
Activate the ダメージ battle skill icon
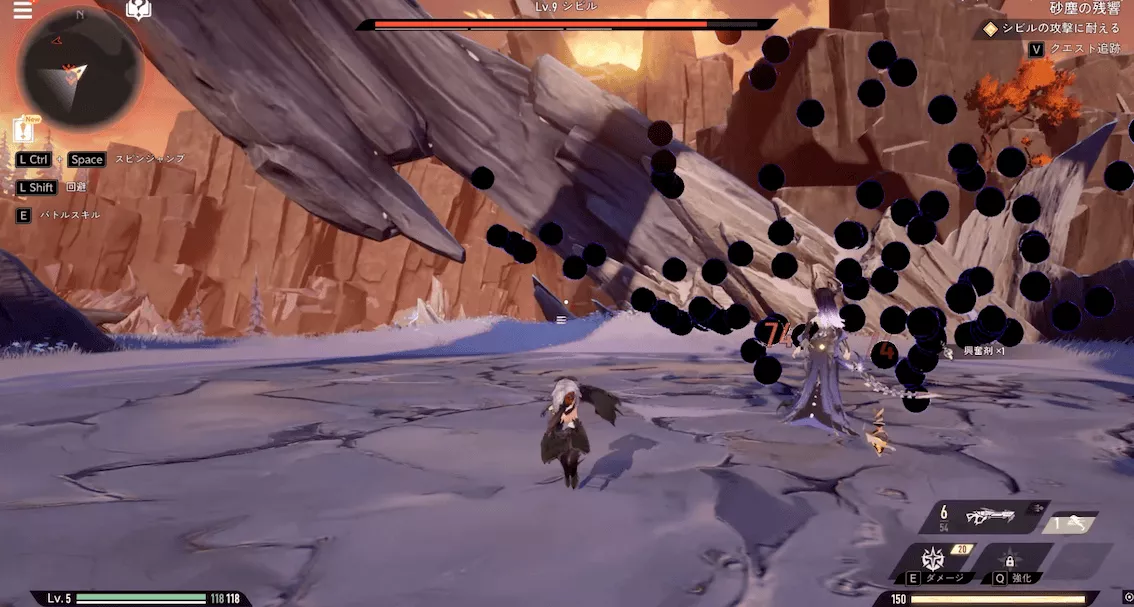click(x=933, y=560)
